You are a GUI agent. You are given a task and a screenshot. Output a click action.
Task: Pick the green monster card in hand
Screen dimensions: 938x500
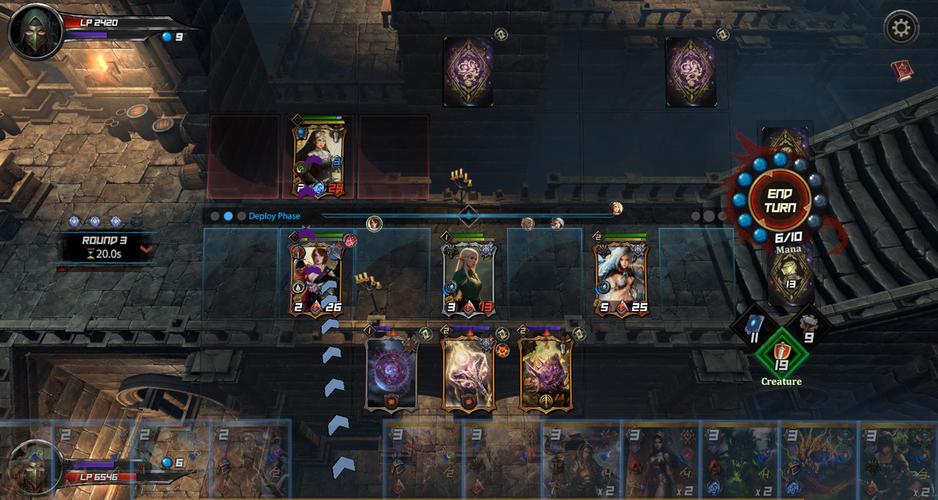coord(740,460)
